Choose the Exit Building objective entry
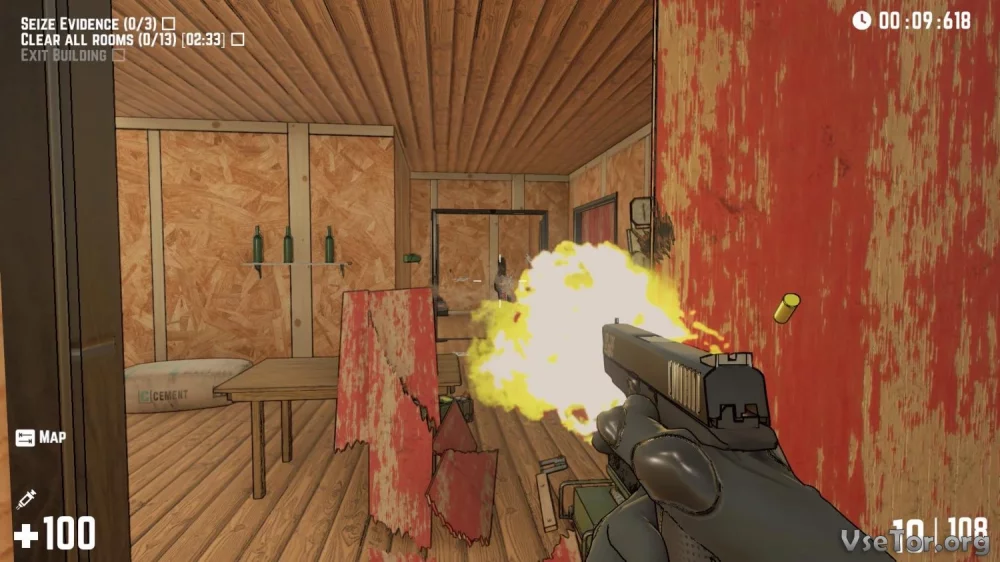 pyautogui.click(x=64, y=55)
